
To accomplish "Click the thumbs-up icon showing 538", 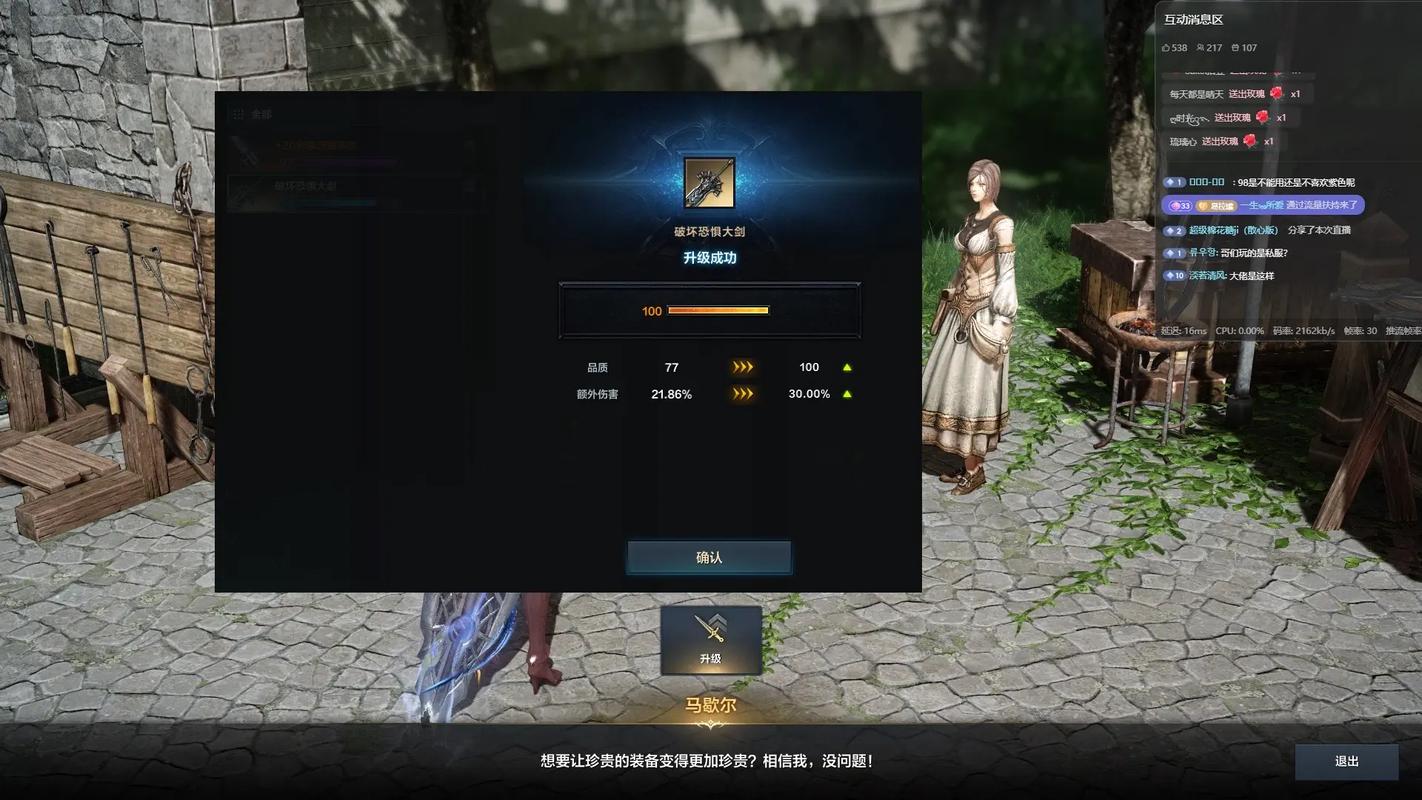I will pyautogui.click(x=1167, y=47).
